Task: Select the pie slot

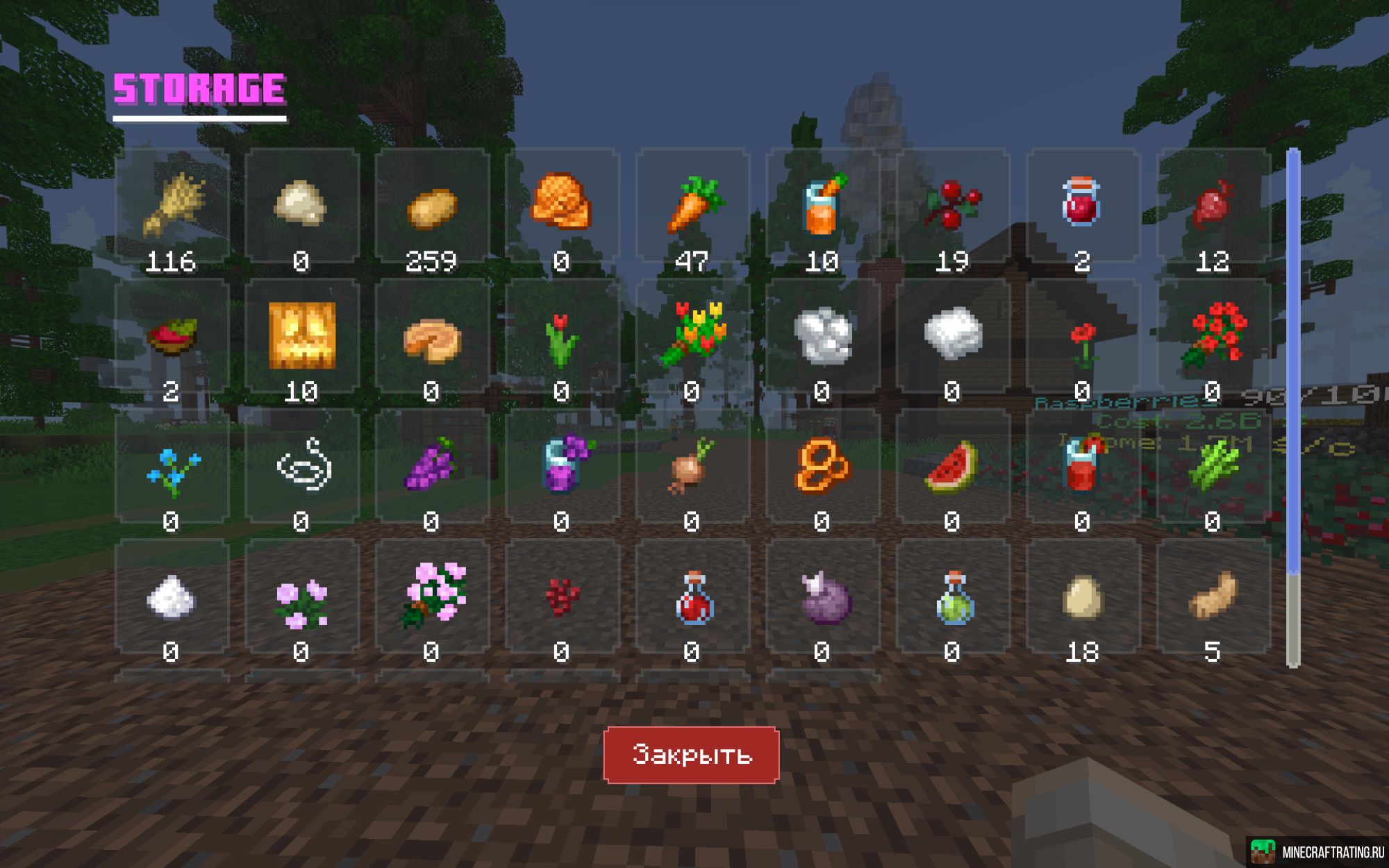Action: coord(432,336)
